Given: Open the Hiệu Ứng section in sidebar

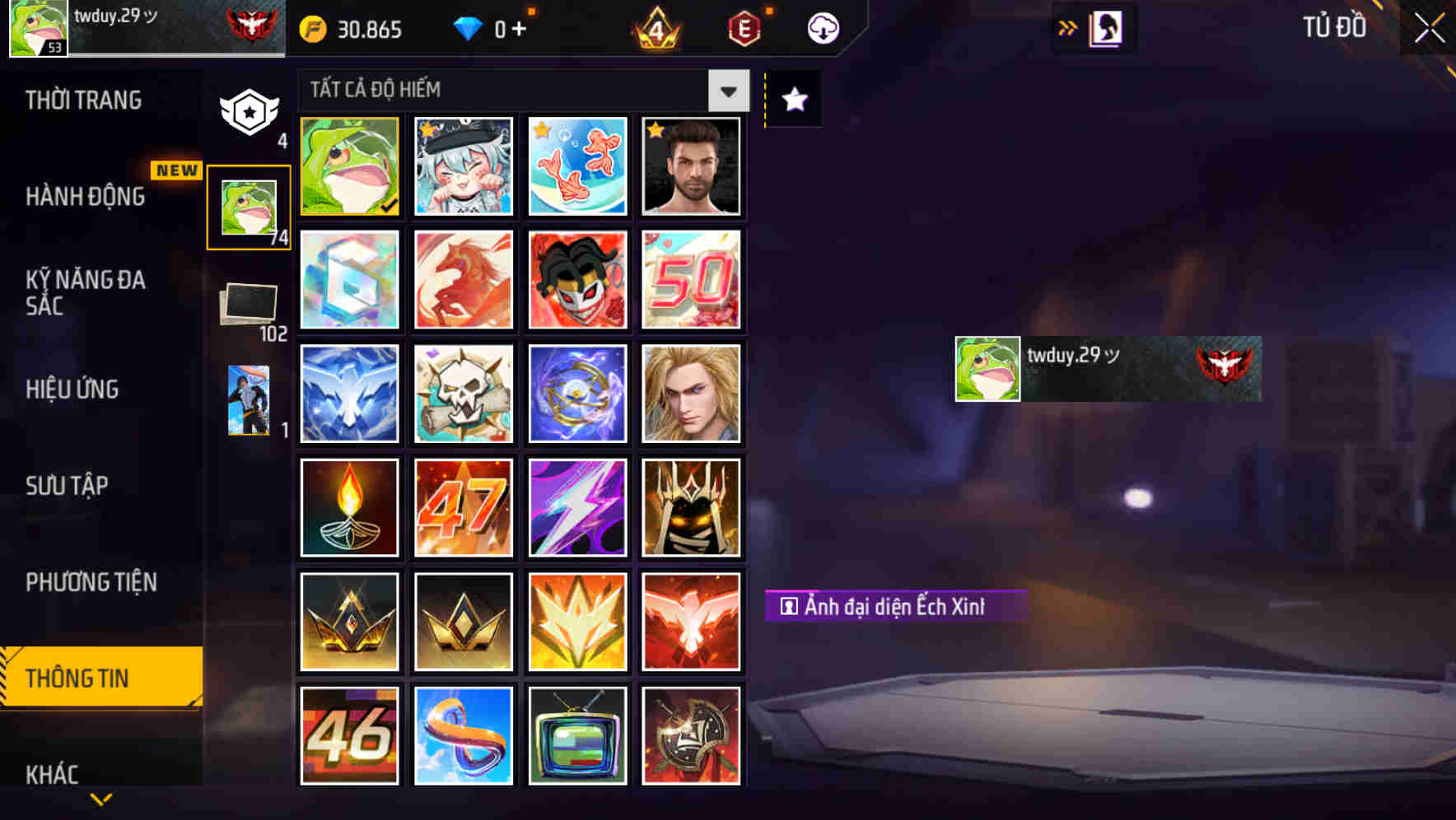Looking at the screenshot, I should (72, 389).
